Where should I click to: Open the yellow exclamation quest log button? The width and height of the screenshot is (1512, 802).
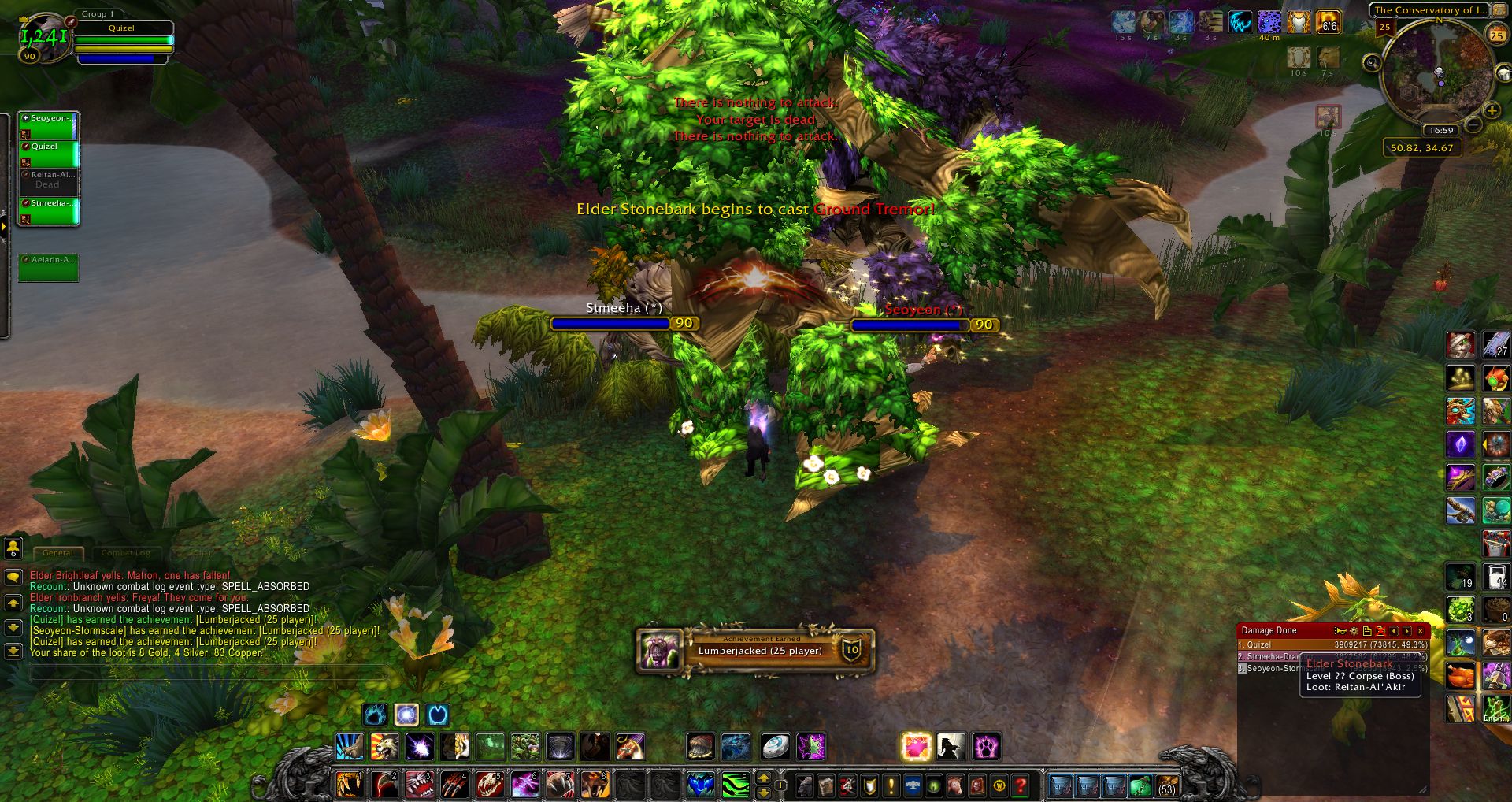(891, 785)
